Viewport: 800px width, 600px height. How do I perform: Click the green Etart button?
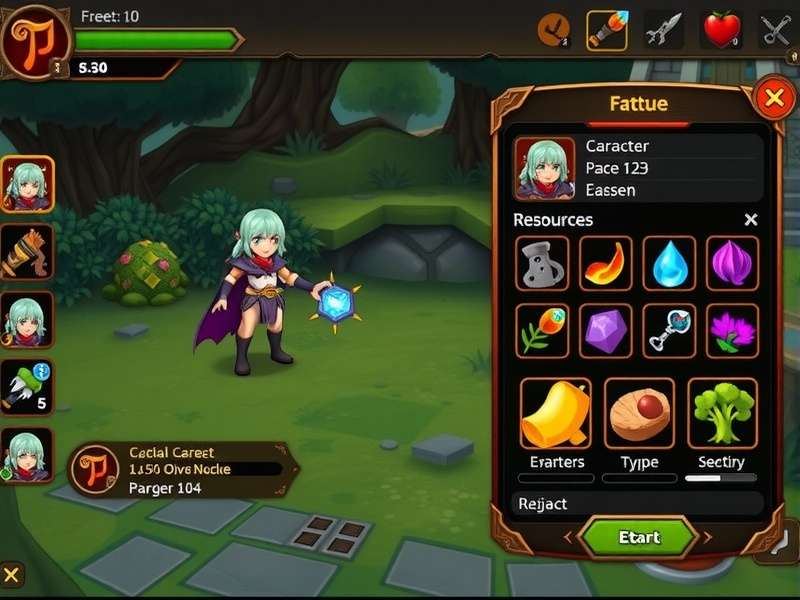(638, 537)
